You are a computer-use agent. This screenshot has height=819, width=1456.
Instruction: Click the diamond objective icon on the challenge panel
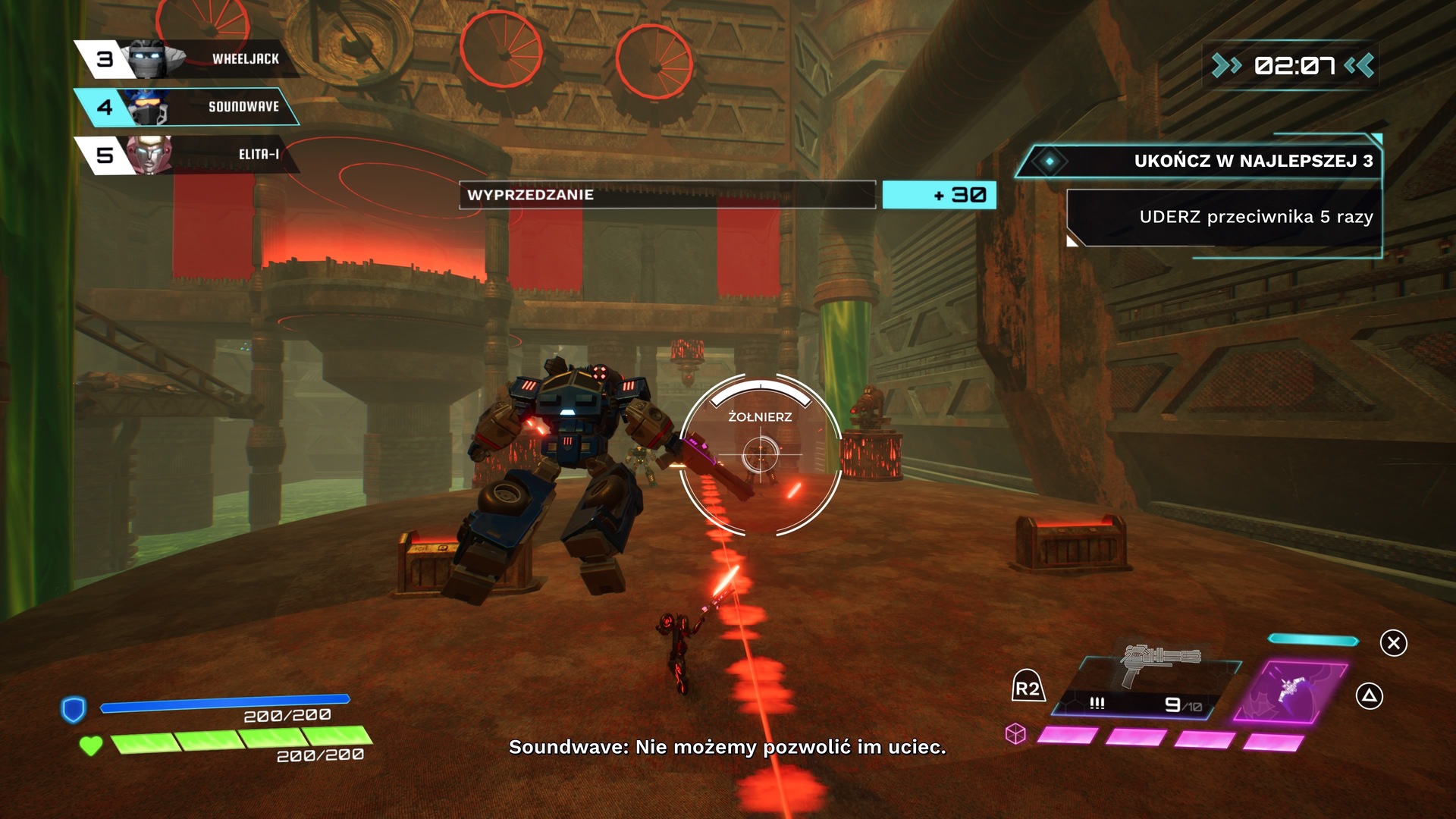click(1050, 161)
